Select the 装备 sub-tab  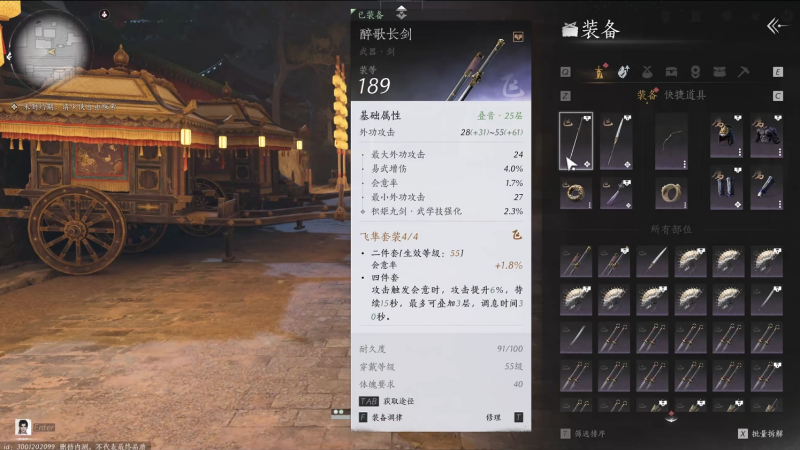click(647, 95)
